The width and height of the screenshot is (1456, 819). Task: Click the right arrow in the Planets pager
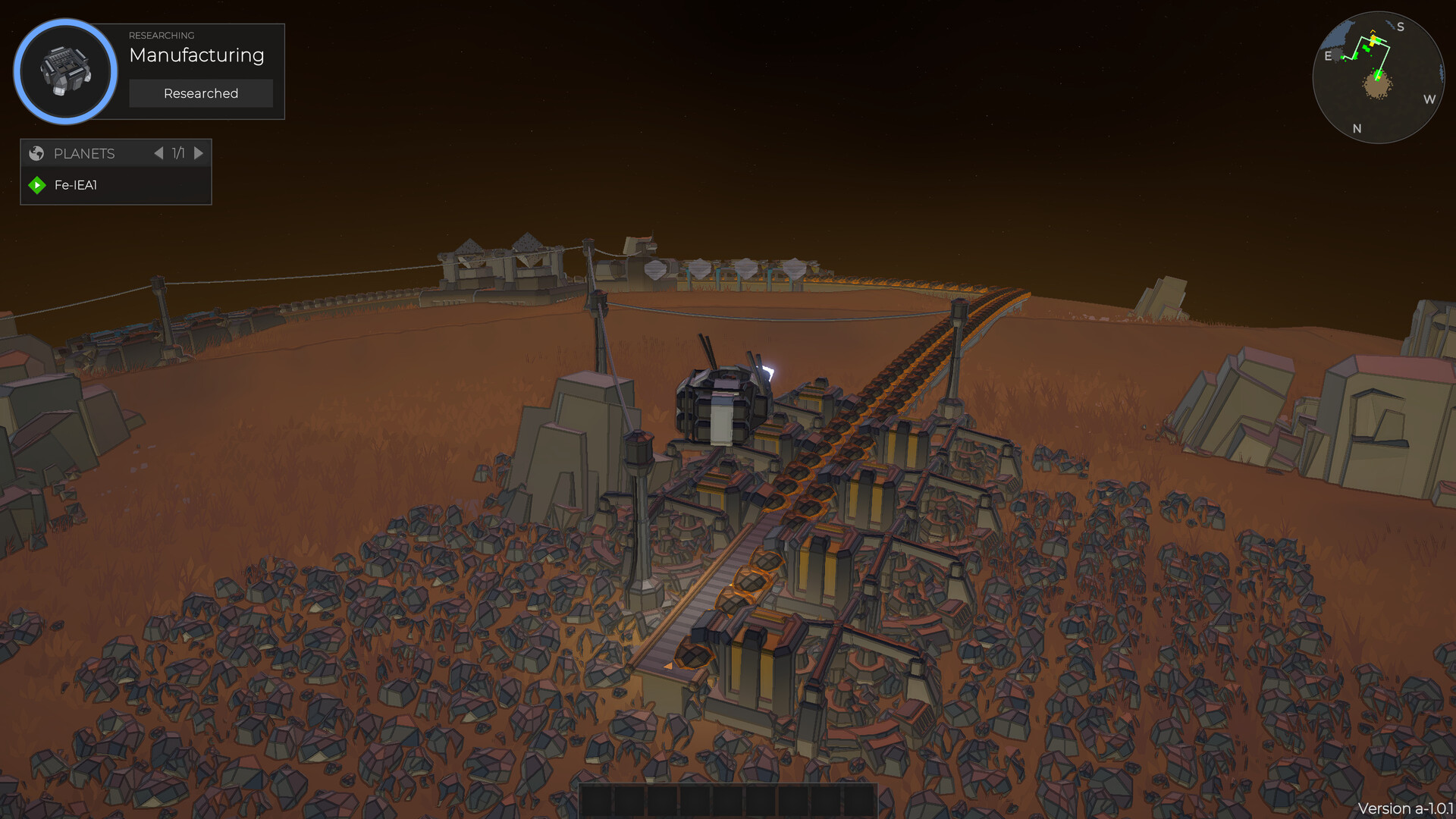click(x=199, y=153)
